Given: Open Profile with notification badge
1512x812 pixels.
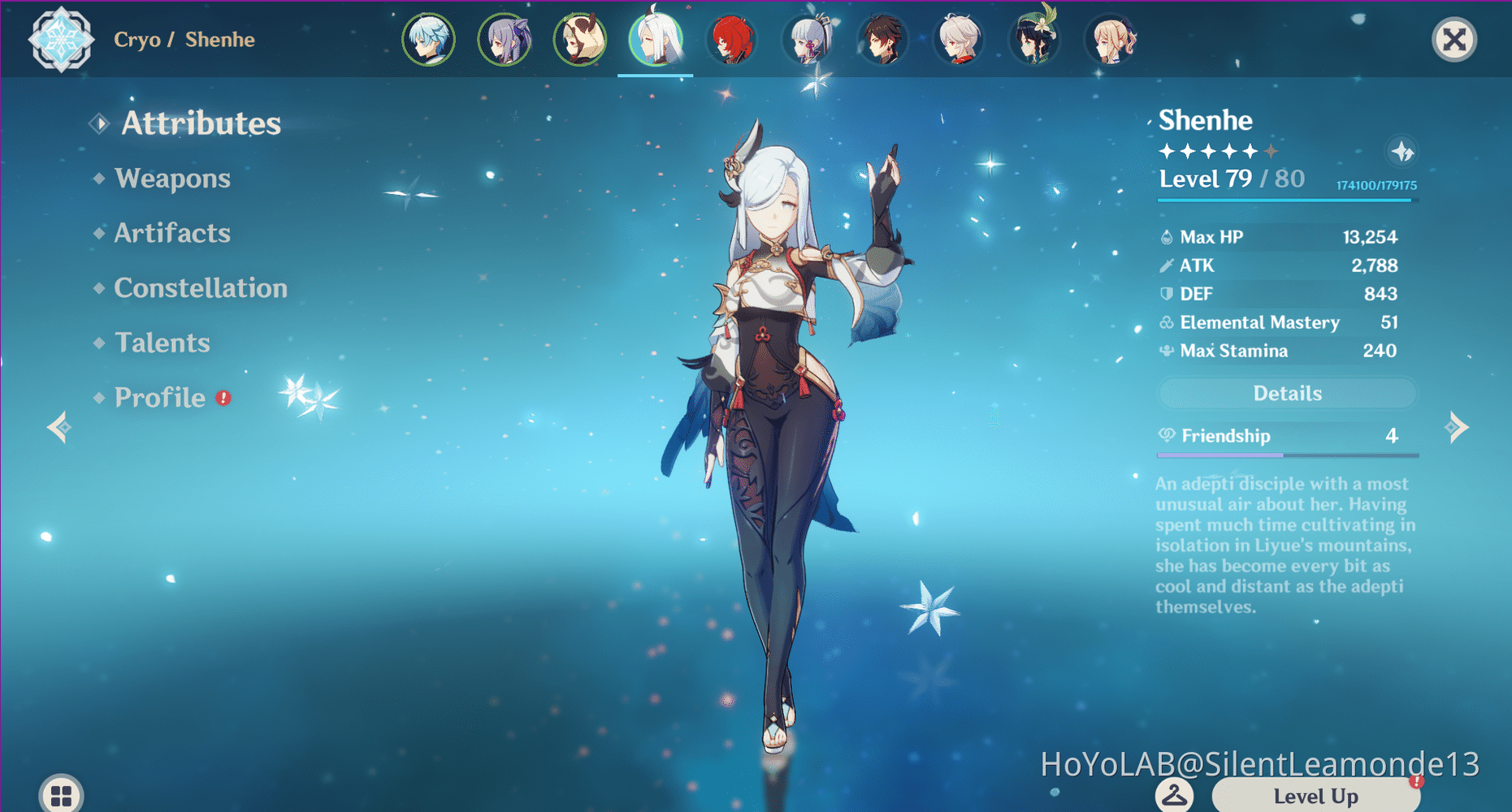Looking at the screenshot, I should pyautogui.click(x=161, y=397).
